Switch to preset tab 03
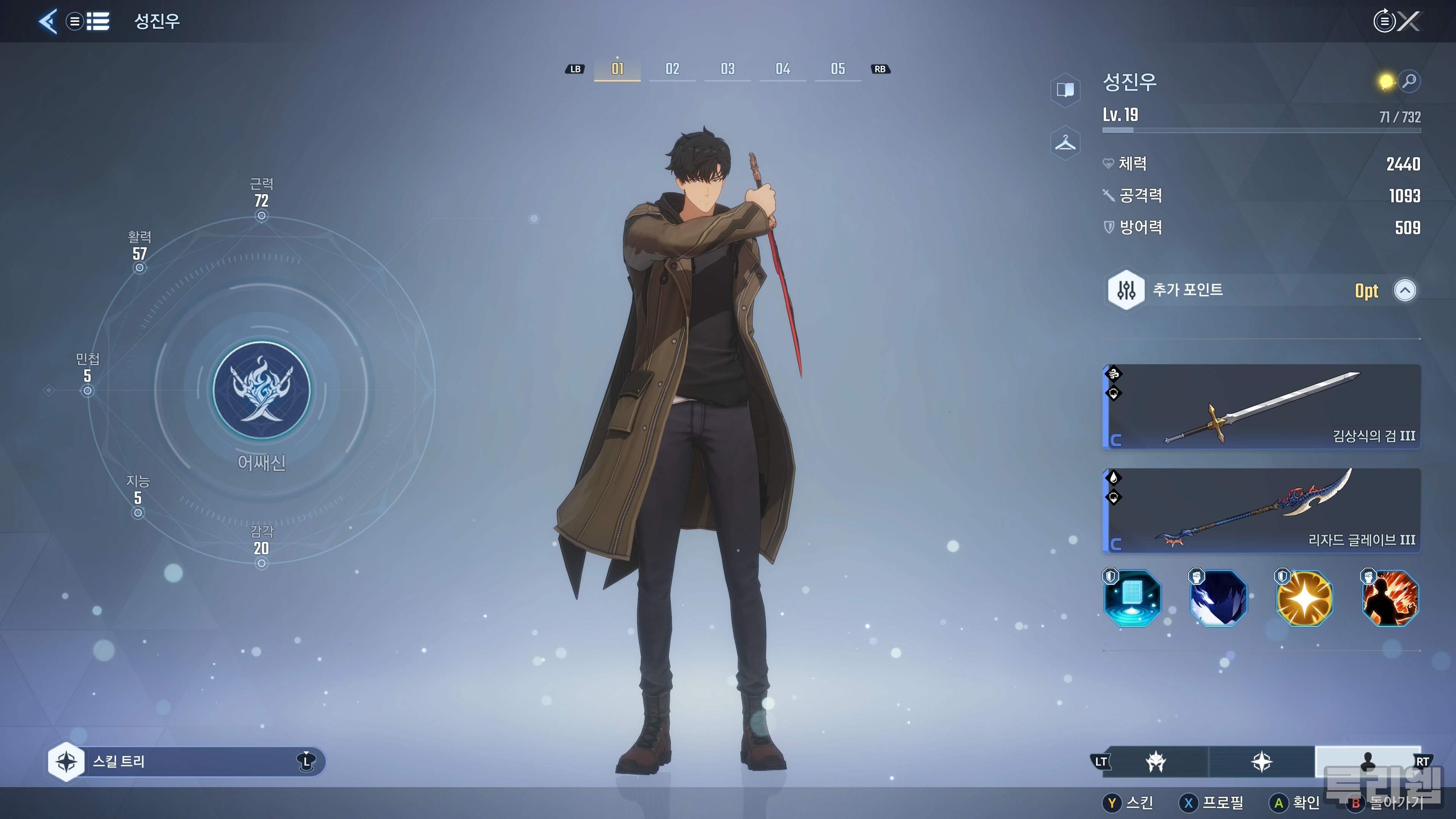Image resolution: width=1456 pixels, height=819 pixels. (x=728, y=69)
